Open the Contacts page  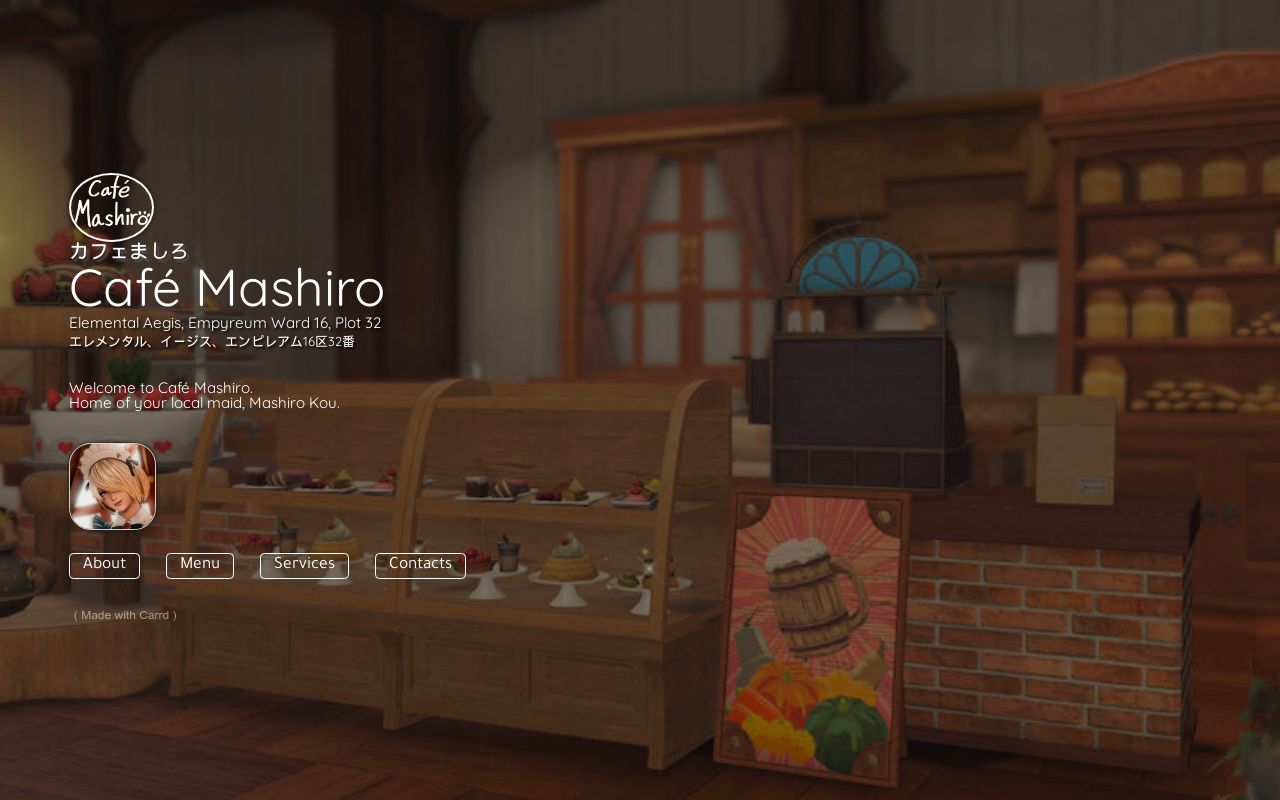click(420, 564)
